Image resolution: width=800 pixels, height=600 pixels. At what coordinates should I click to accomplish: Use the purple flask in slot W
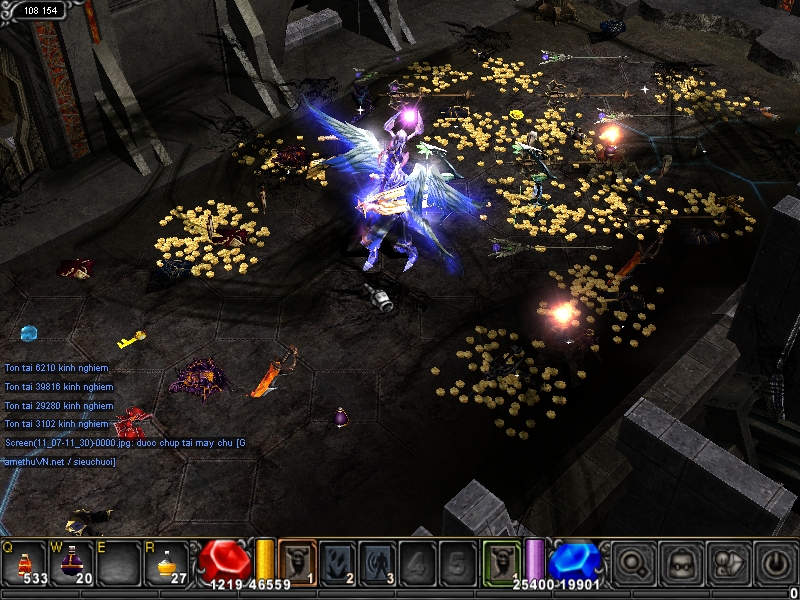(x=73, y=563)
